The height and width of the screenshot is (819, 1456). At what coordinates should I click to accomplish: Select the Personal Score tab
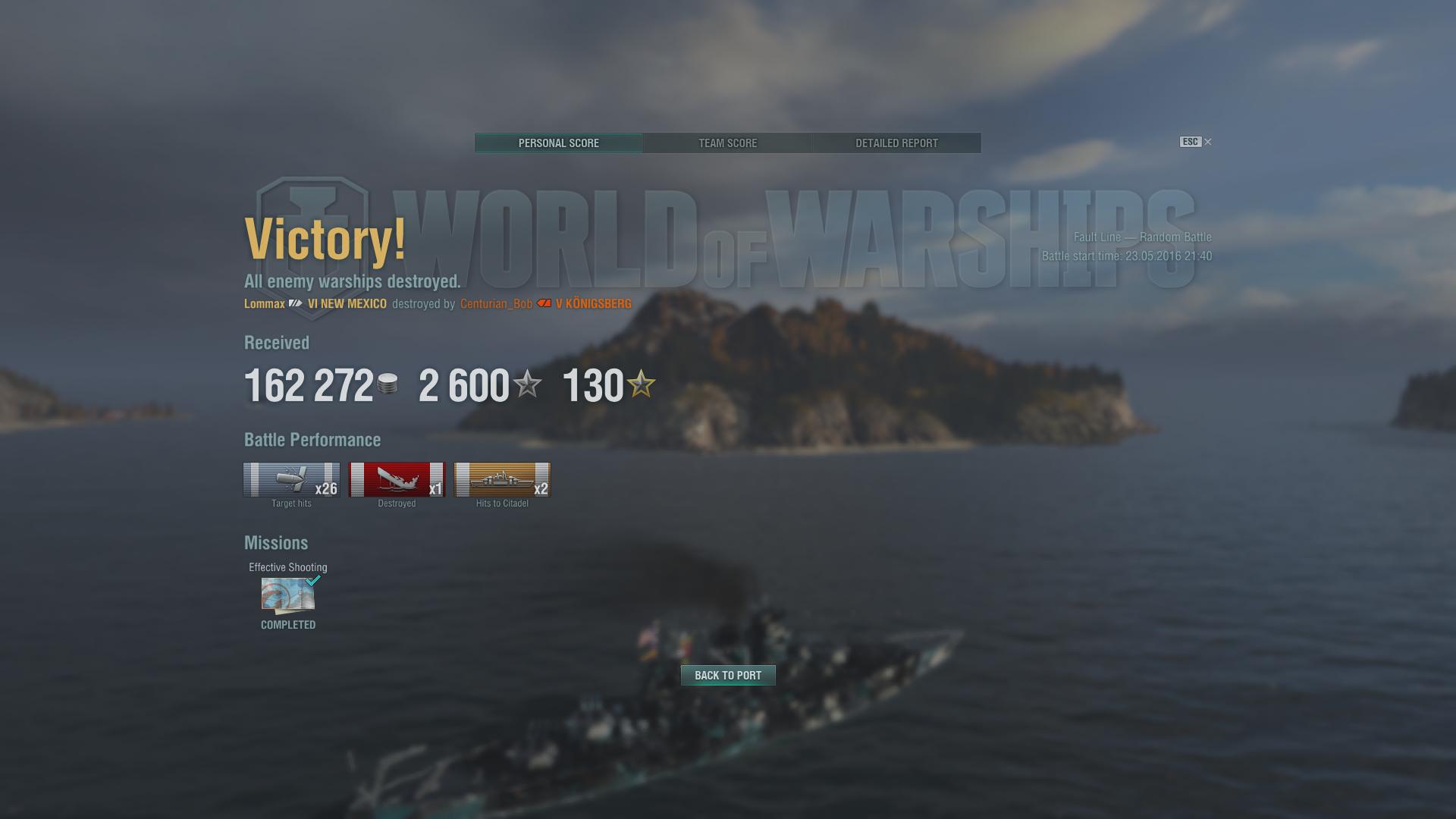point(559,143)
